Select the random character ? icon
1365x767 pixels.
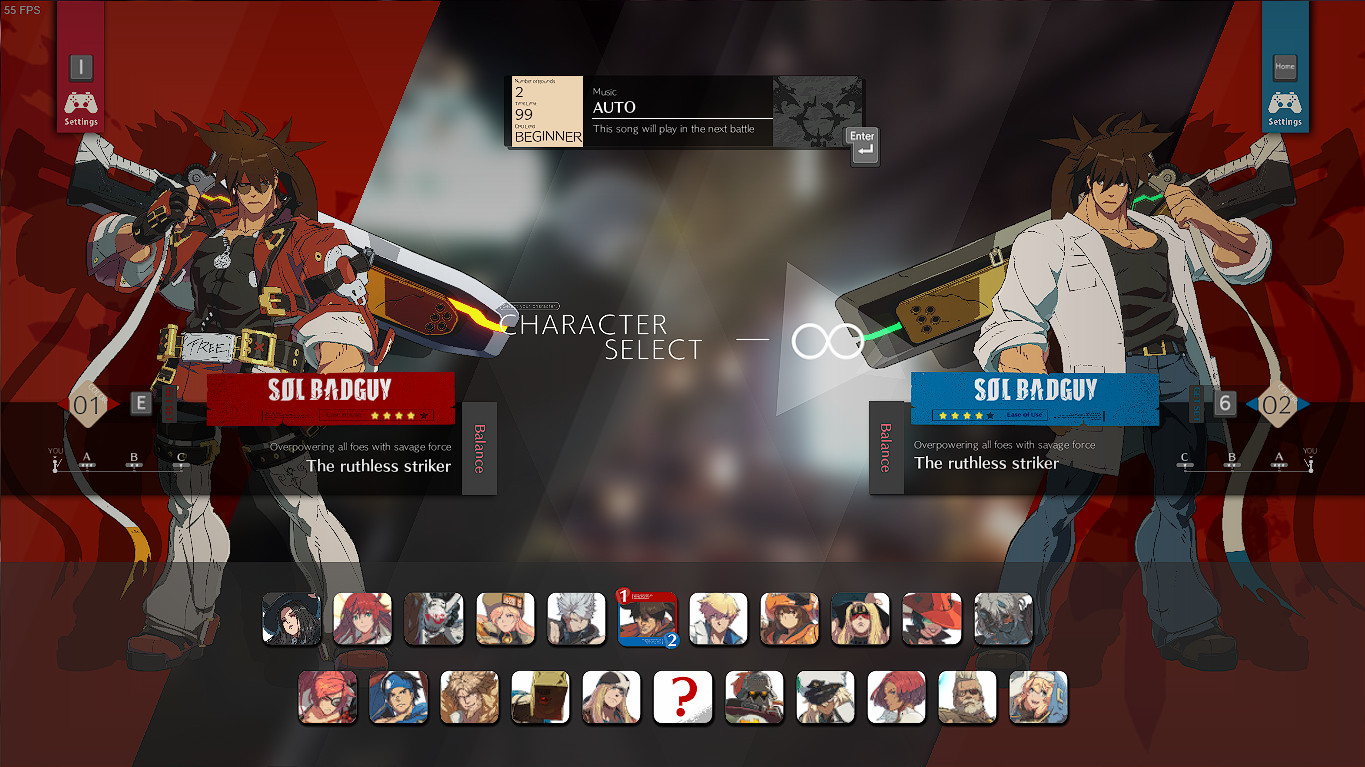pos(683,696)
